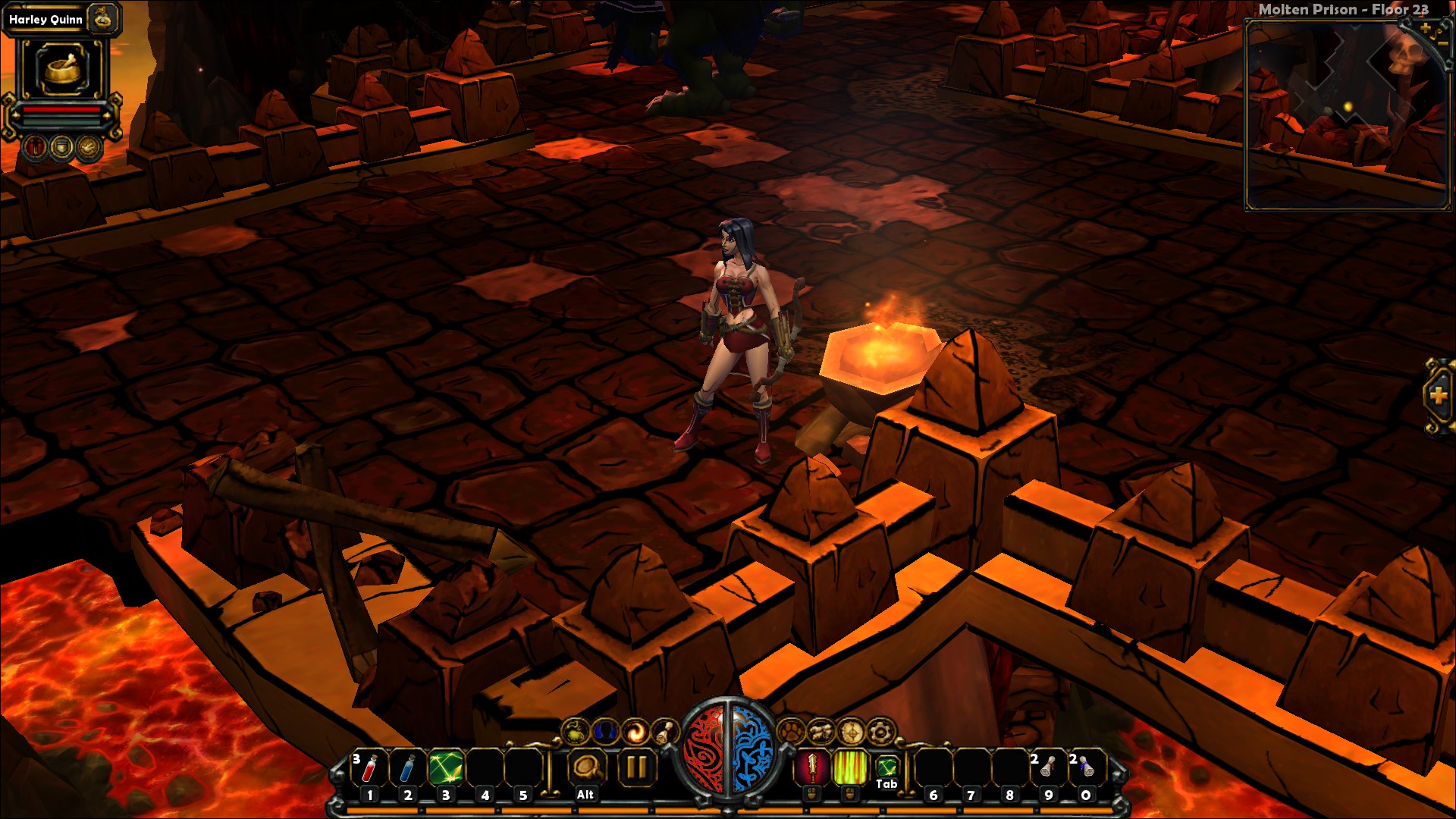Image resolution: width=1456 pixels, height=819 pixels.
Task: Use the blue-ribboned scroll in slot 0
Action: click(1086, 768)
